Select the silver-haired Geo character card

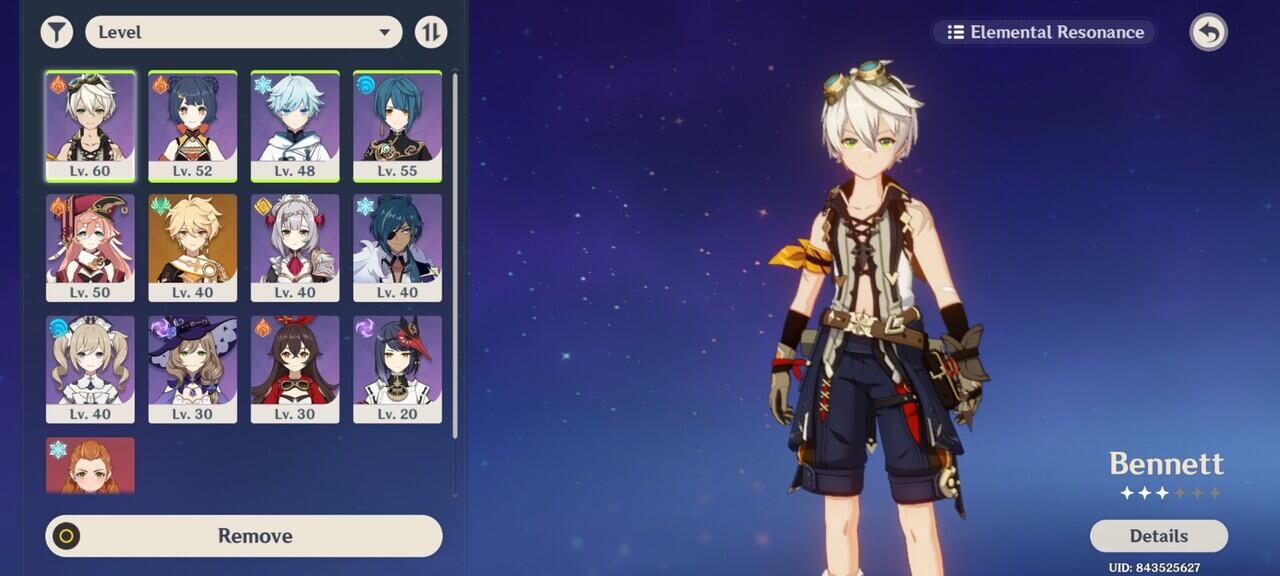[295, 247]
